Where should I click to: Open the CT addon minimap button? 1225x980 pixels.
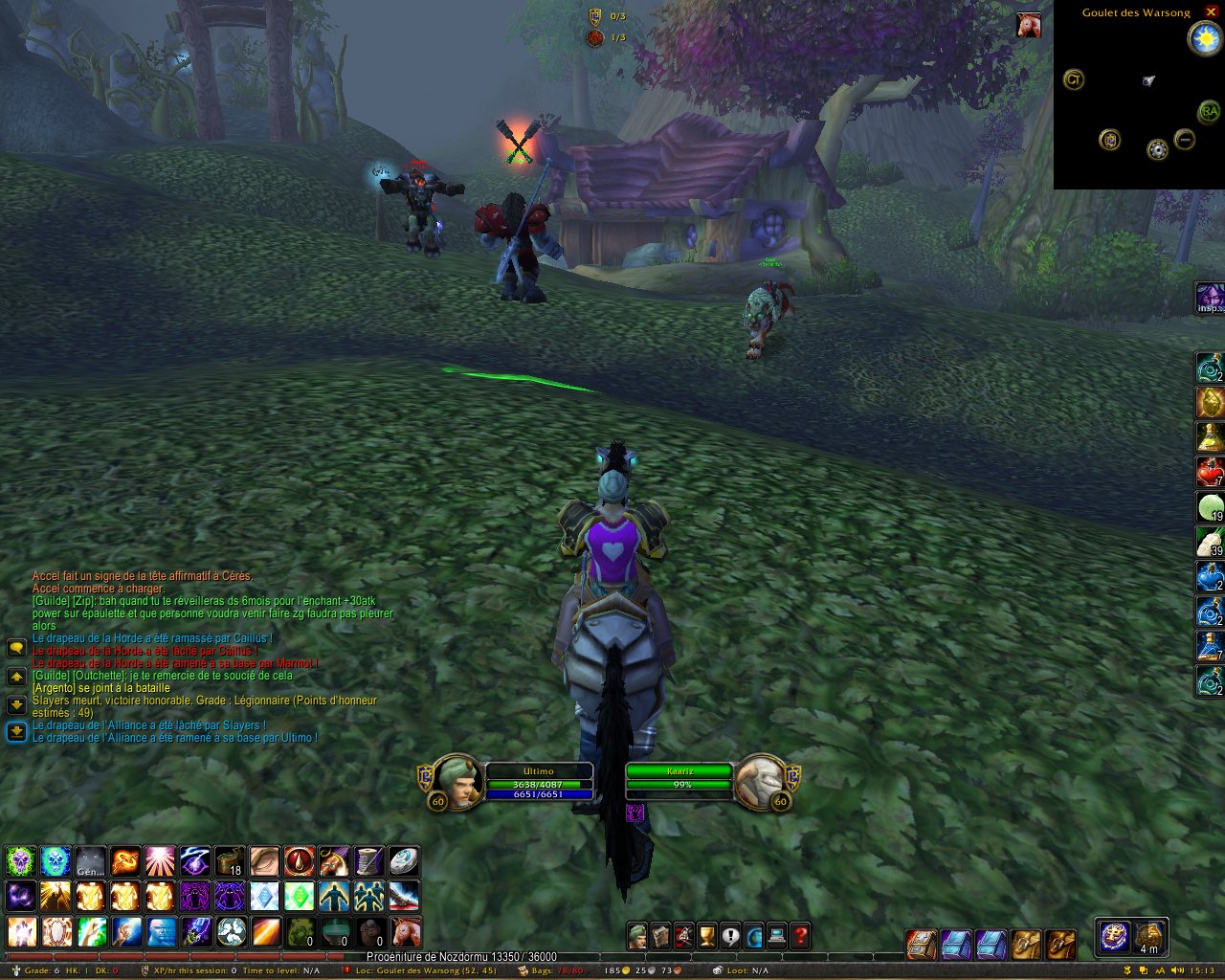[x=1074, y=80]
